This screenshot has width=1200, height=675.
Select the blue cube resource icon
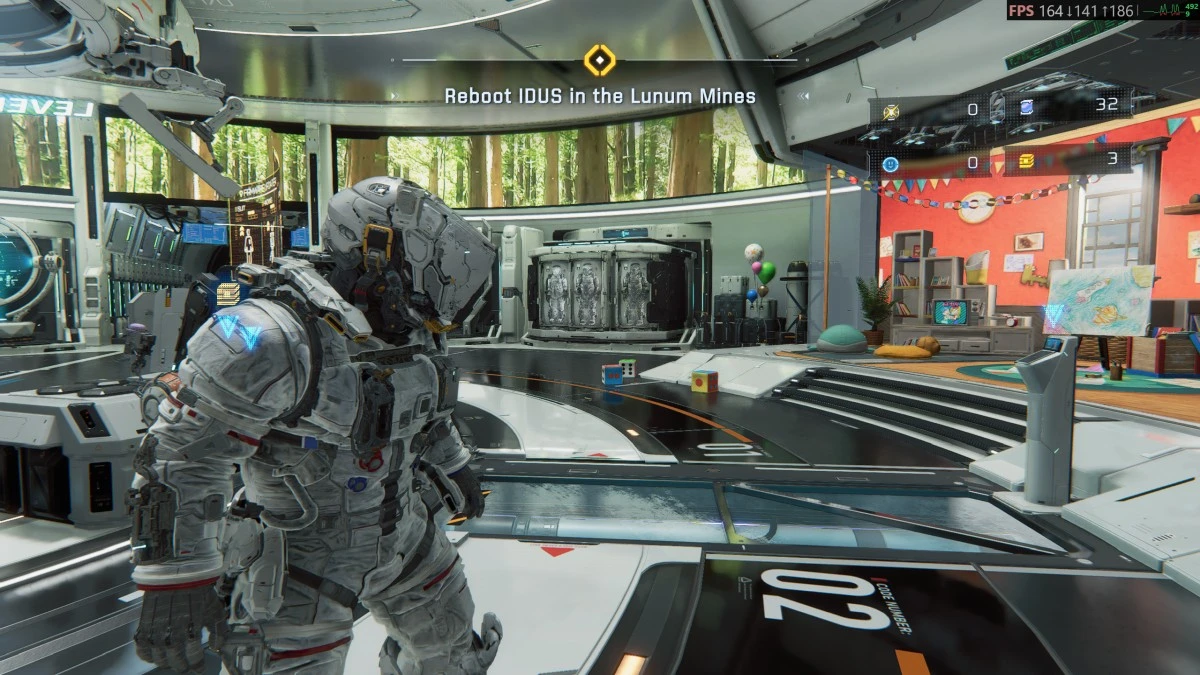[1025, 108]
